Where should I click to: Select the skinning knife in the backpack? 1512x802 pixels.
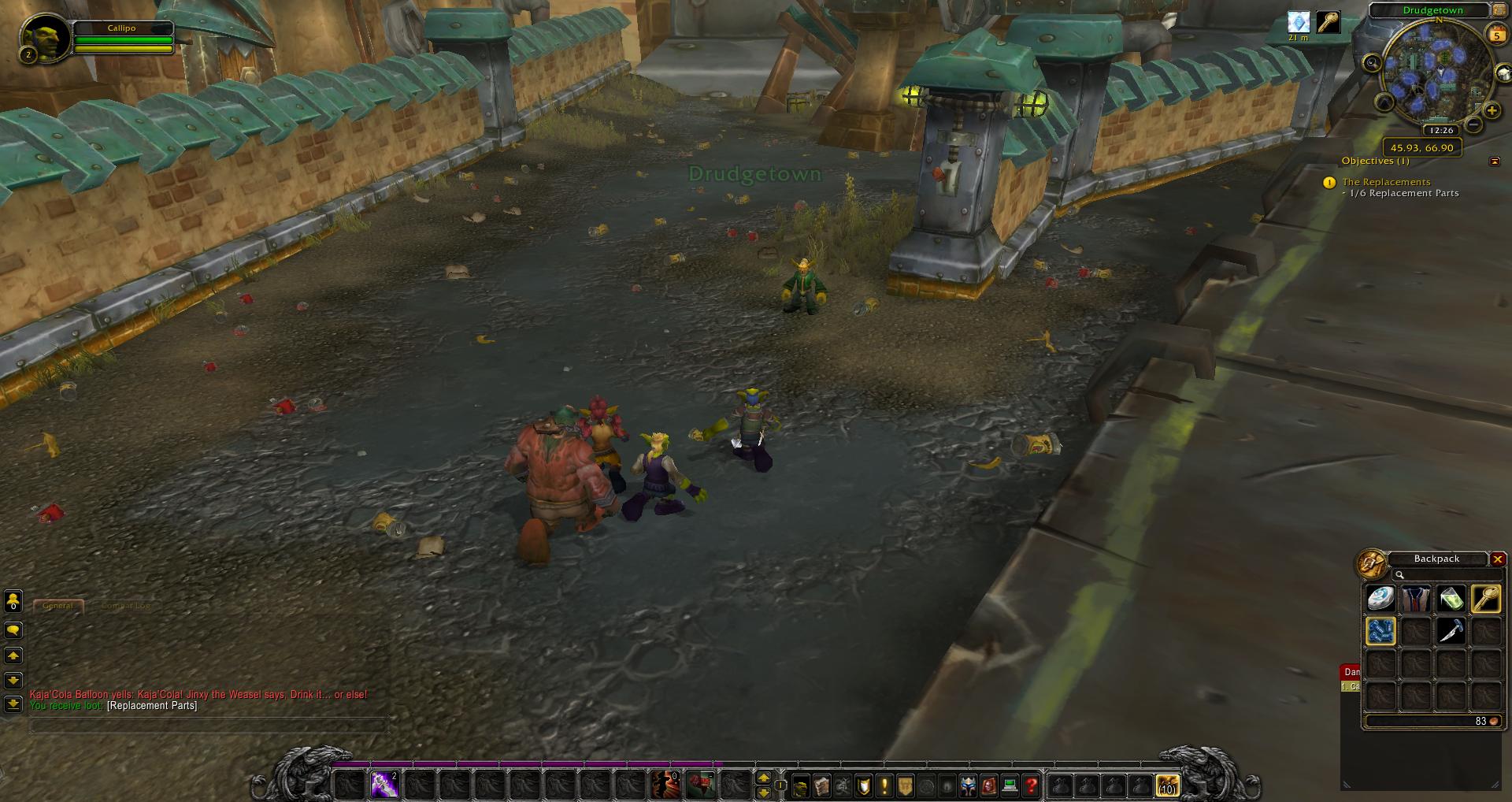point(1451,631)
